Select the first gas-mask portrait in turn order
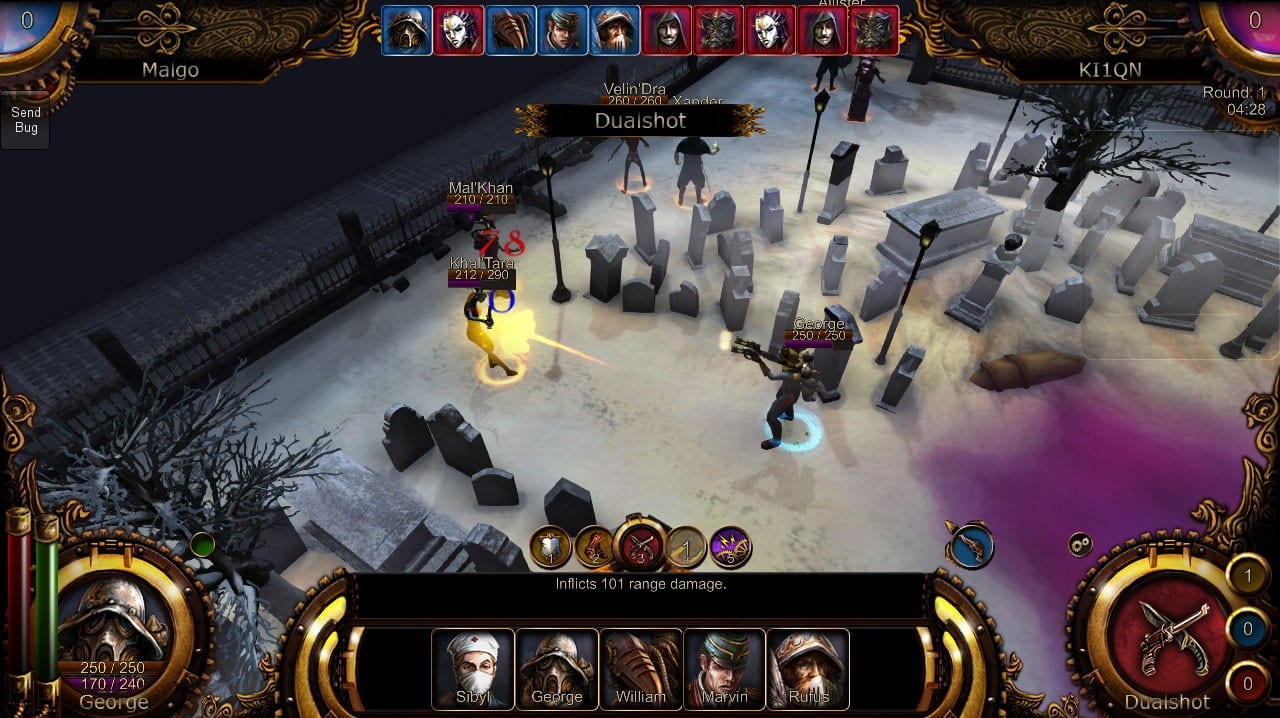The height and width of the screenshot is (718, 1280). click(x=407, y=30)
